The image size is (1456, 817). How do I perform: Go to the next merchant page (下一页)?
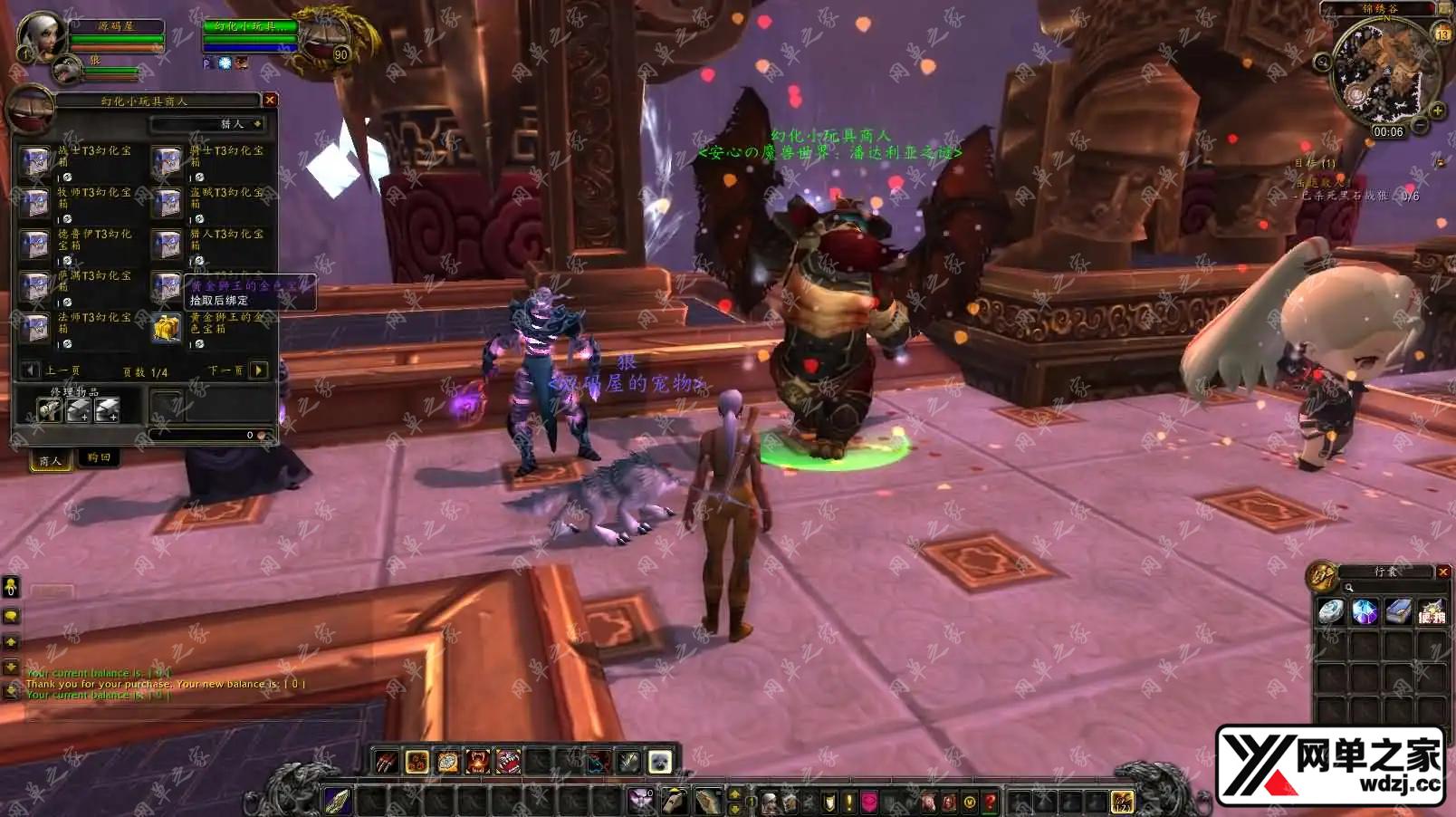pos(259,370)
